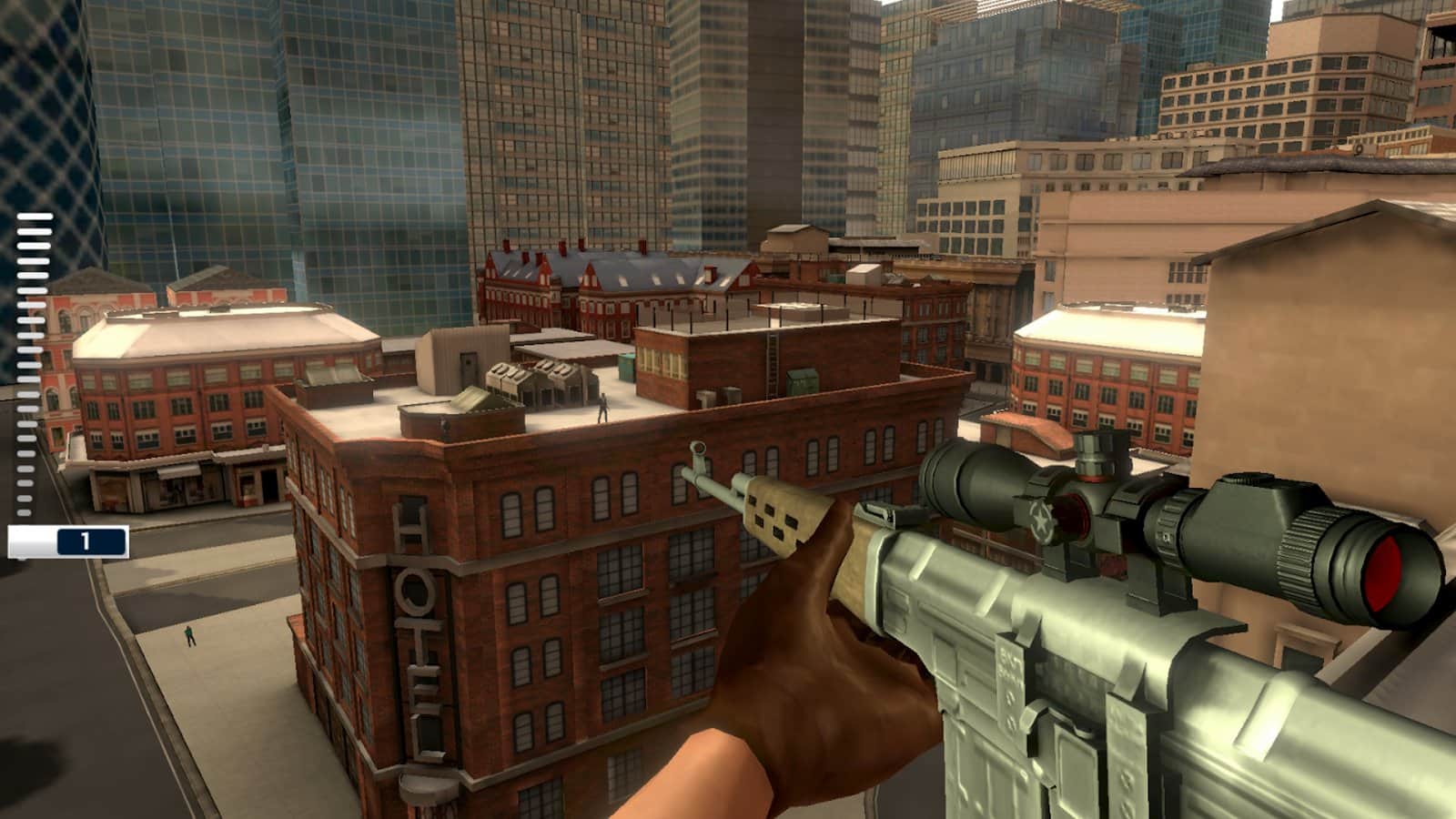1456x819 pixels.
Task: Adjust the vertical zoom slider on the left
Action: pyautogui.click(x=27, y=364)
